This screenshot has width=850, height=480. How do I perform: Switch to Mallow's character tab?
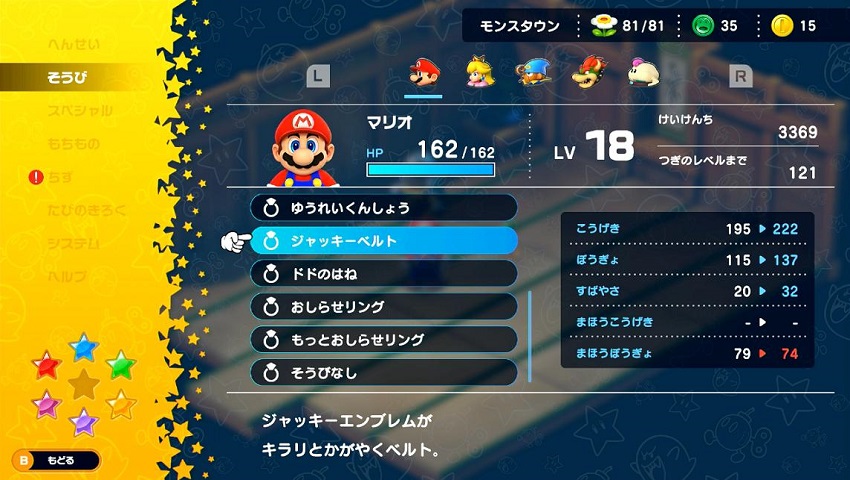click(640, 72)
